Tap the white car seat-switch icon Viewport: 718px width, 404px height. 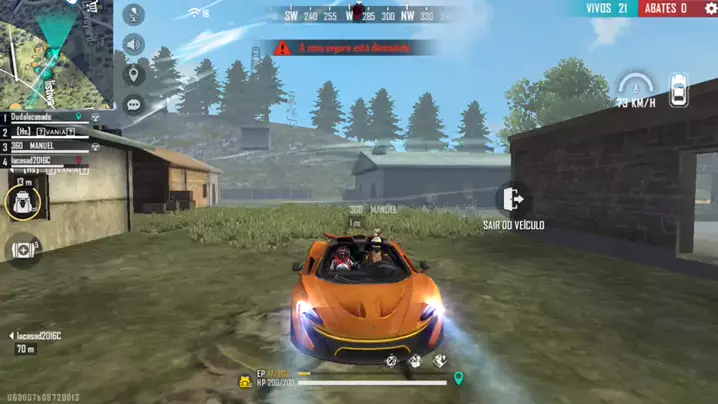679,90
